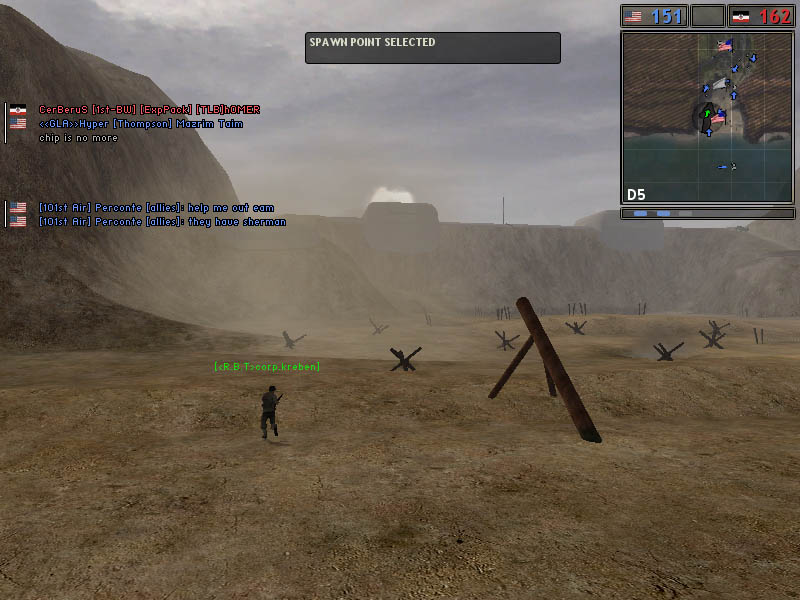The height and width of the screenshot is (600, 800).
Task: Click the green player arrow on minimap
Action: pos(707,115)
